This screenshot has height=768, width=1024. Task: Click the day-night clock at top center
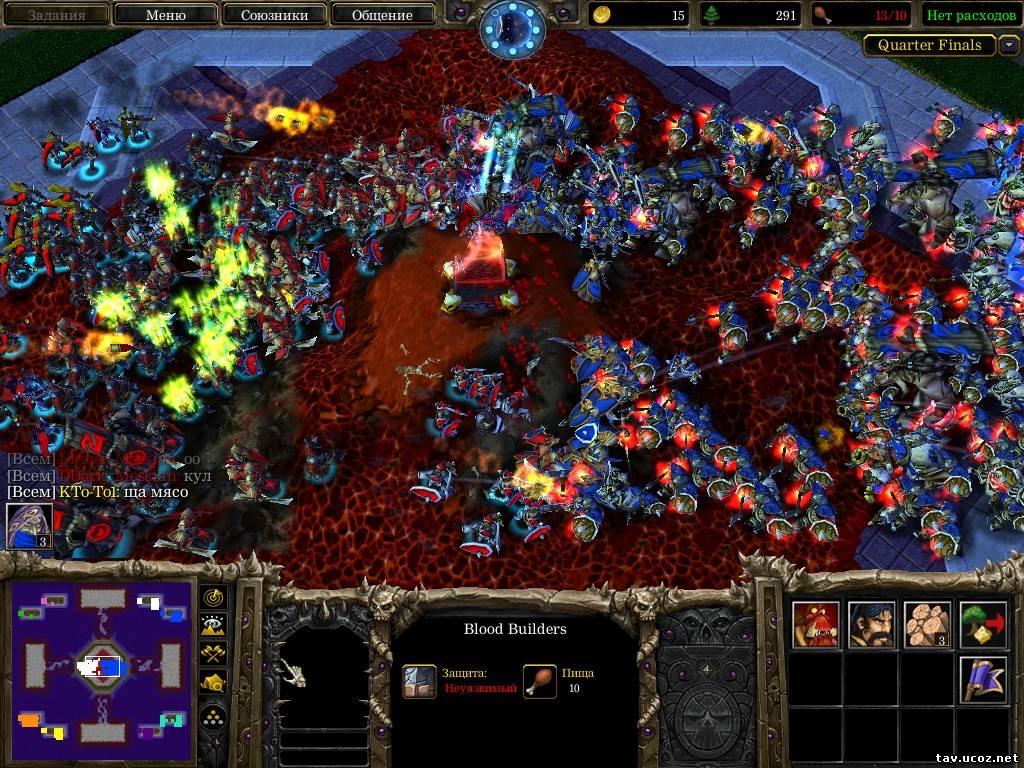tap(510, 28)
